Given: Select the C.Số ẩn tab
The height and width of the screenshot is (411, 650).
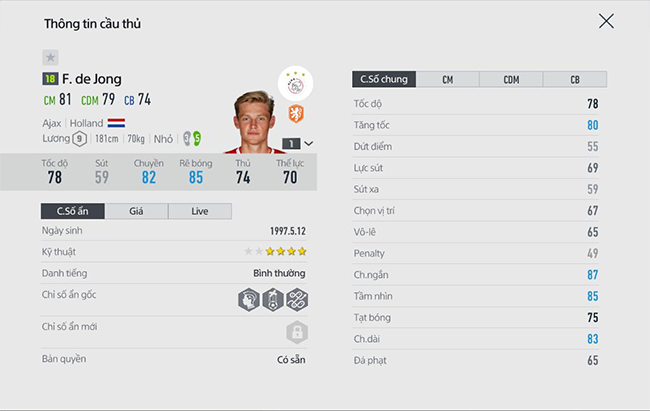Looking at the screenshot, I should (71, 211).
